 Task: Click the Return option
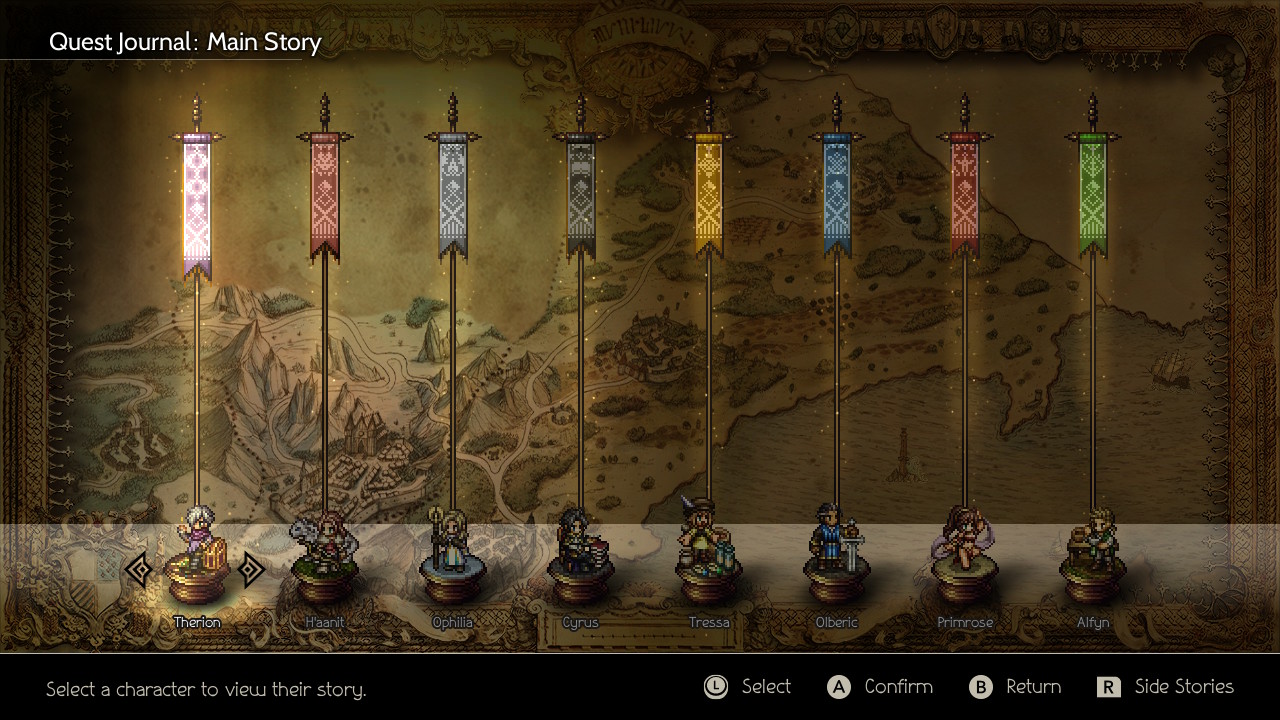coord(1015,687)
